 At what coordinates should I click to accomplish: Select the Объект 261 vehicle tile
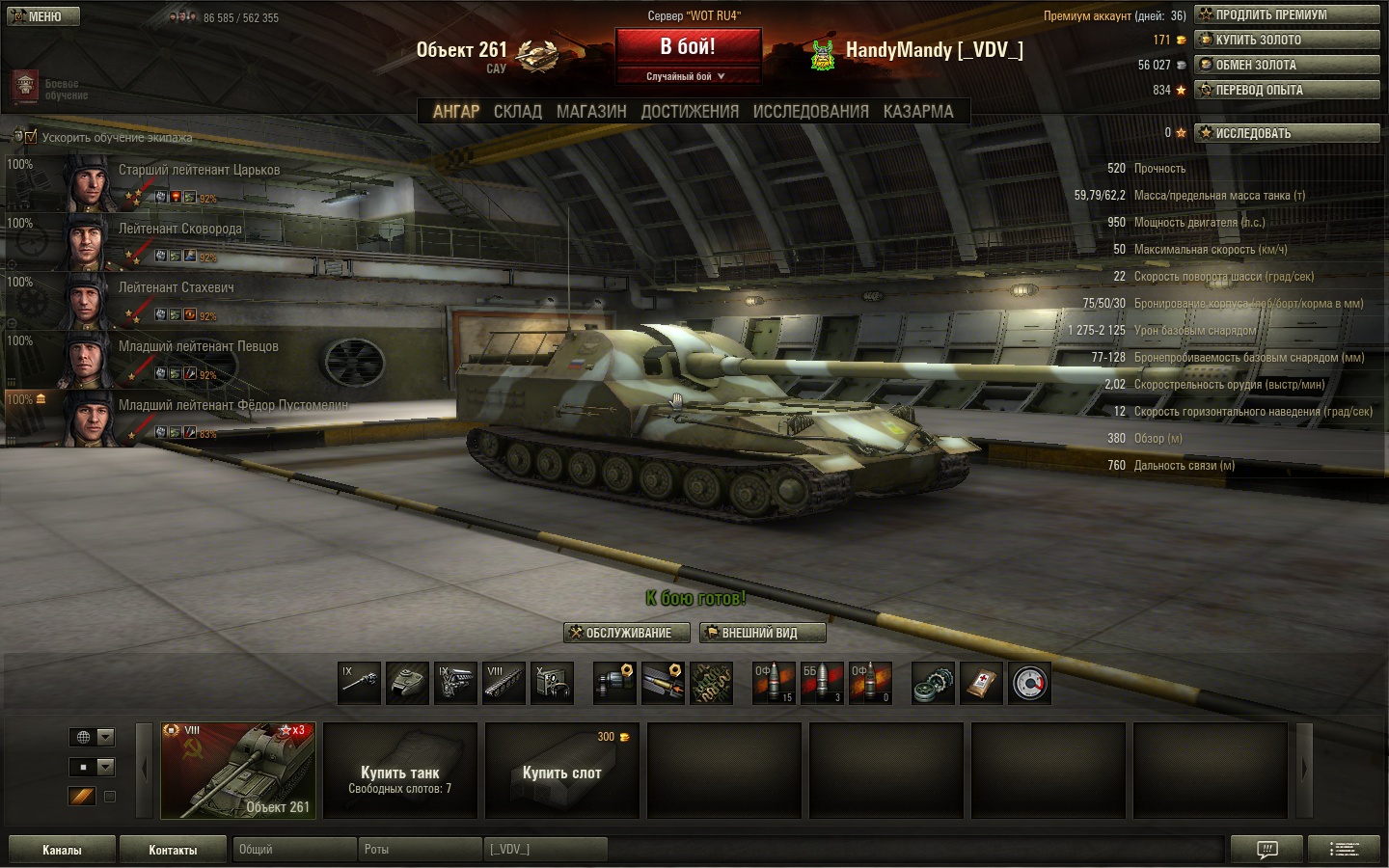(238, 771)
